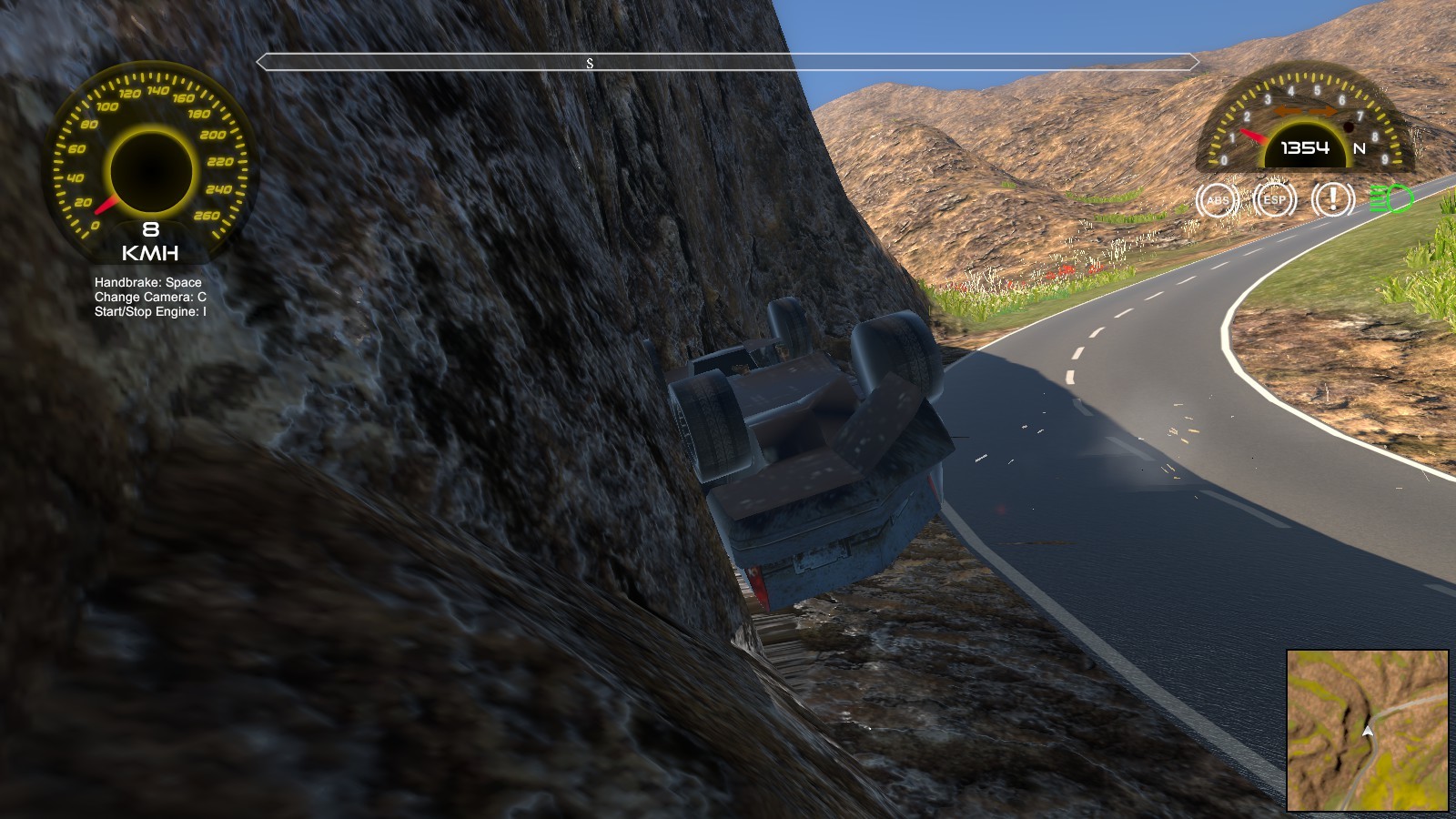Toggle the ESP indicator light
1456x819 pixels.
(x=1274, y=199)
